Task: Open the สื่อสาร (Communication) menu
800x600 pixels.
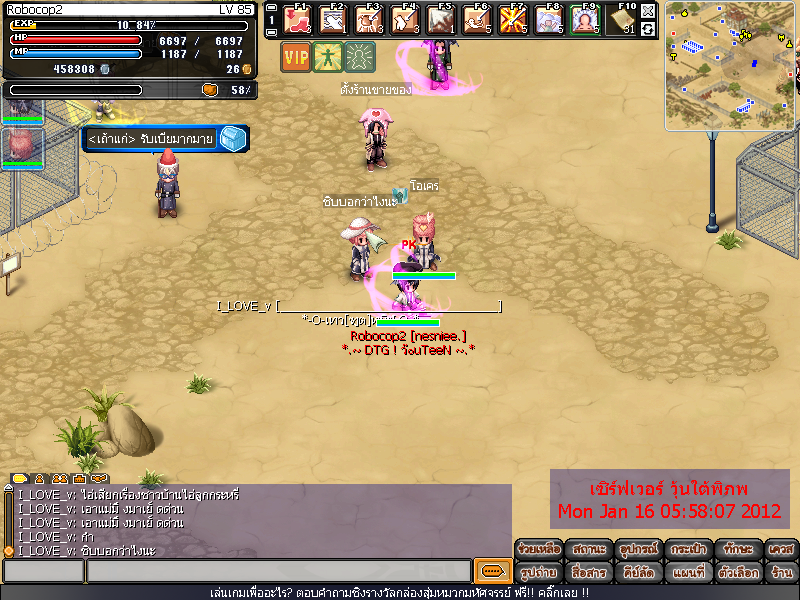Action: point(589,573)
